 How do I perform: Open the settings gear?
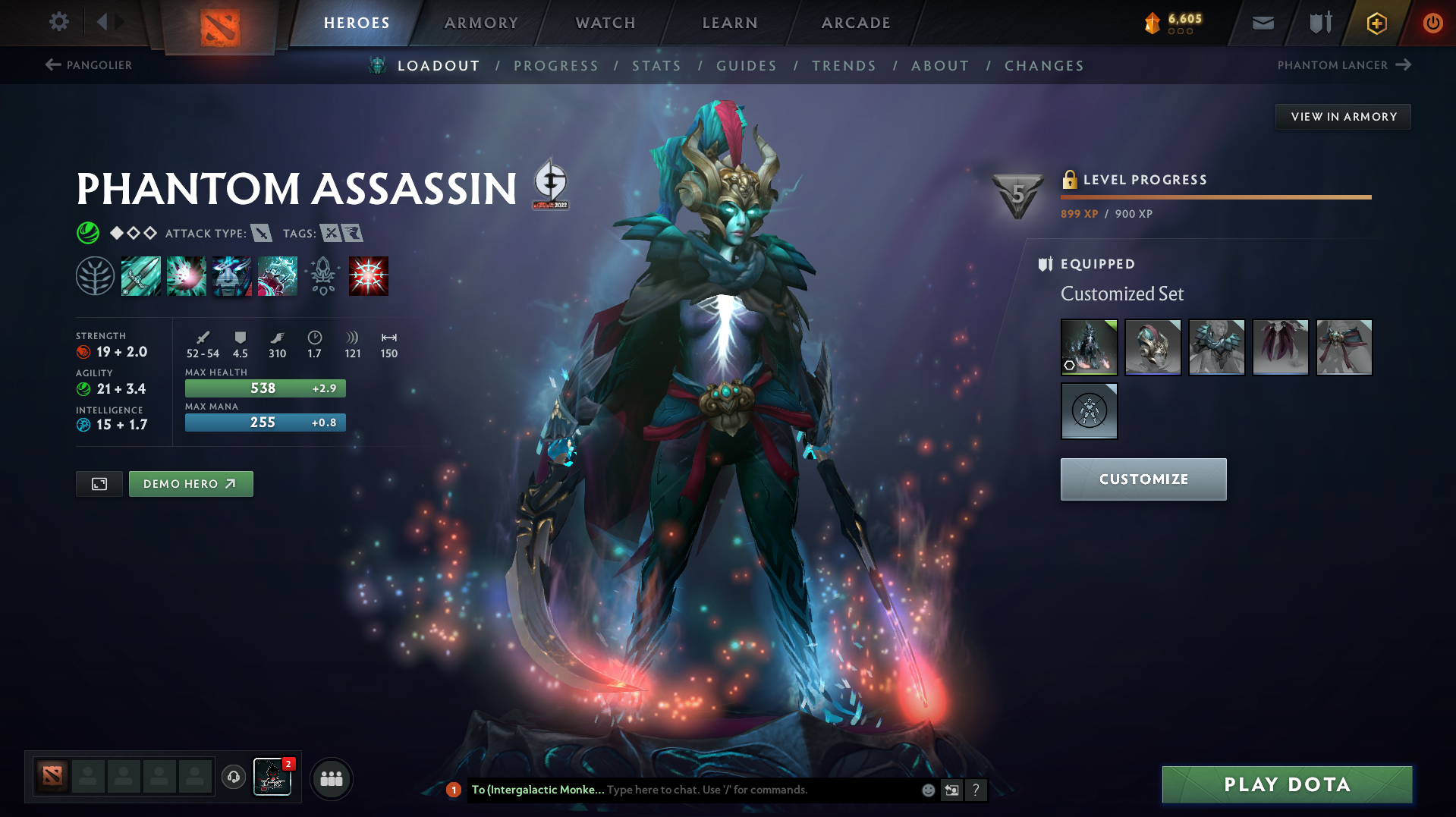(58, 22)
